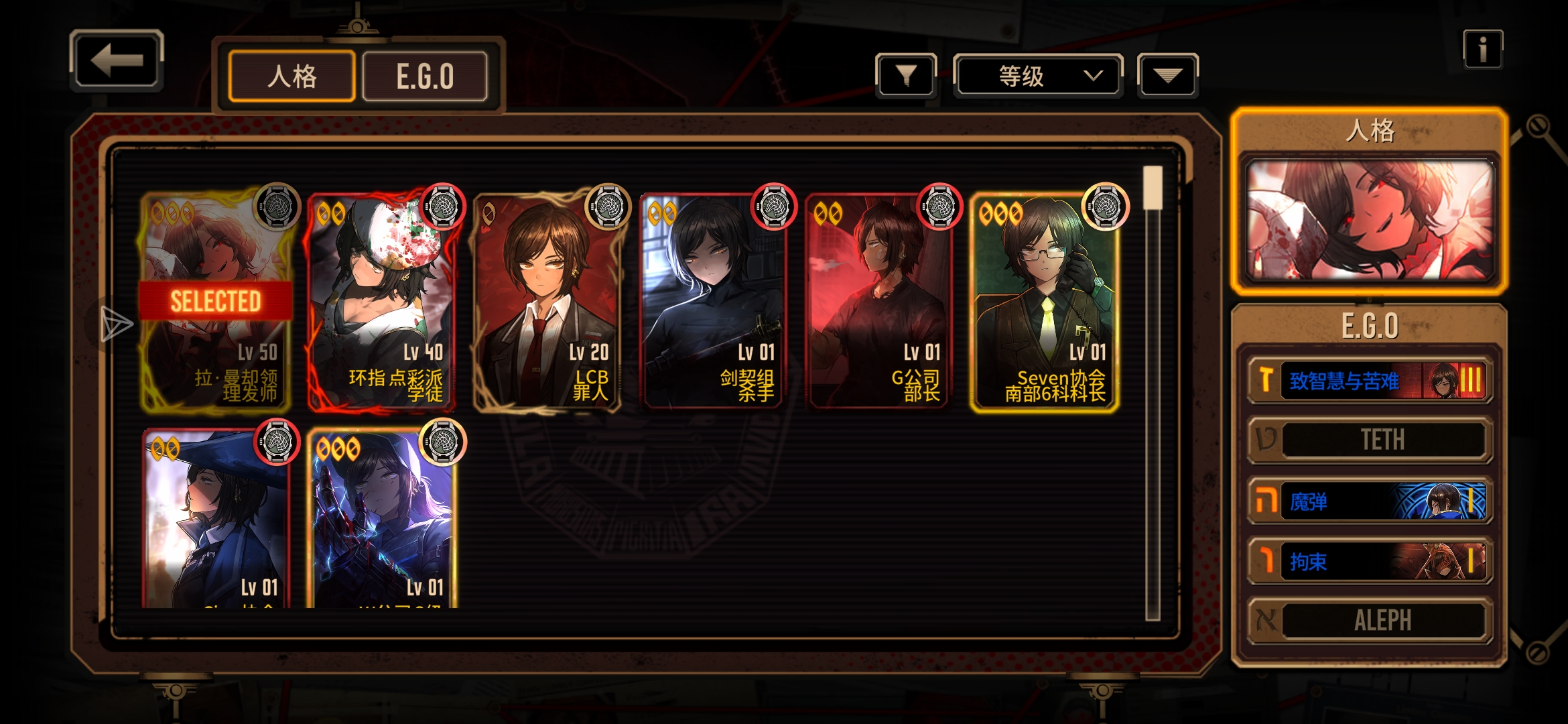The height and width of the screenshot is (724, 1568).
Task: Click the selected 拉·曼却领理发师 card
Action: [216, 302]
